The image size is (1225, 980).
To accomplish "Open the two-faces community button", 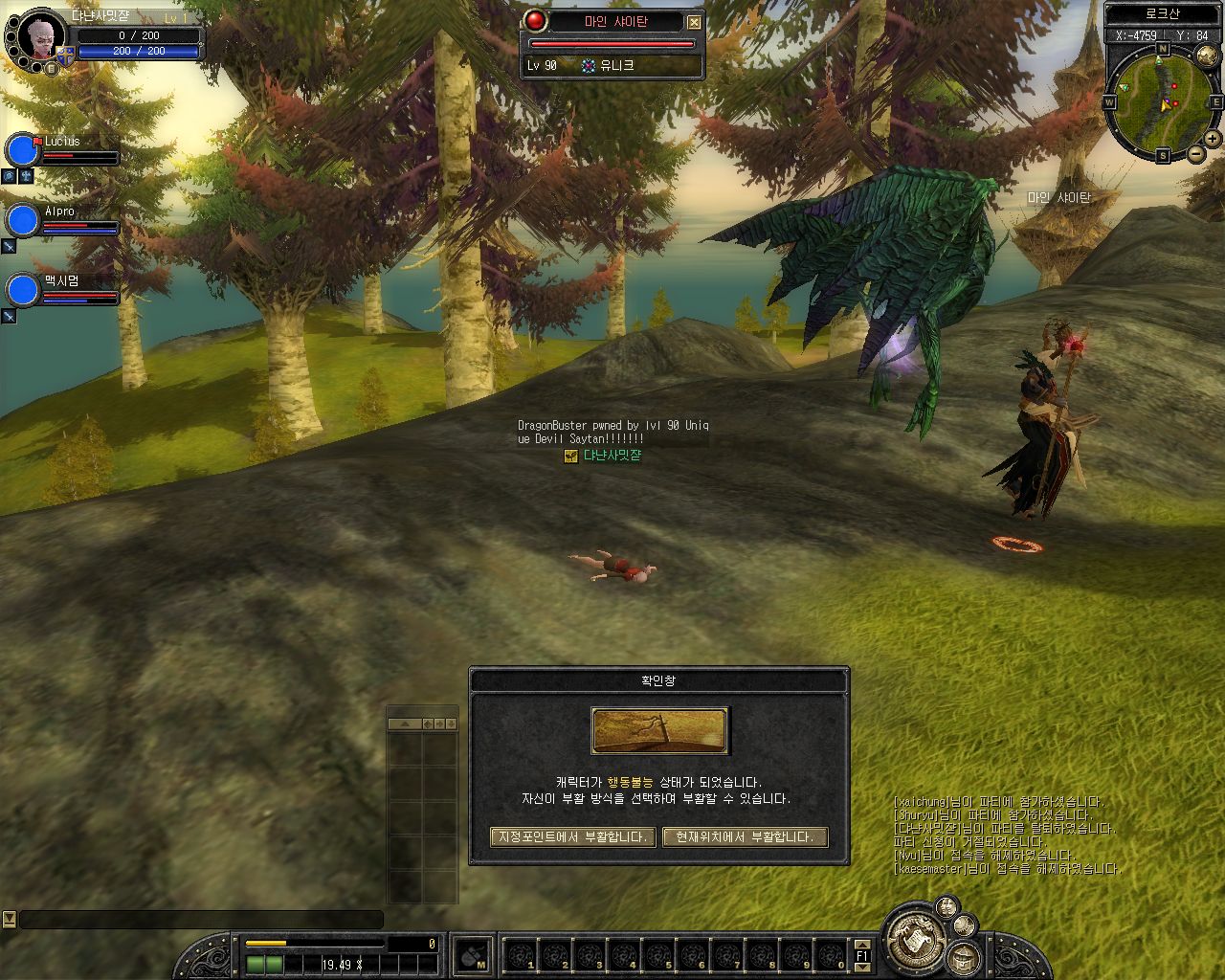I will pos(947,906).
